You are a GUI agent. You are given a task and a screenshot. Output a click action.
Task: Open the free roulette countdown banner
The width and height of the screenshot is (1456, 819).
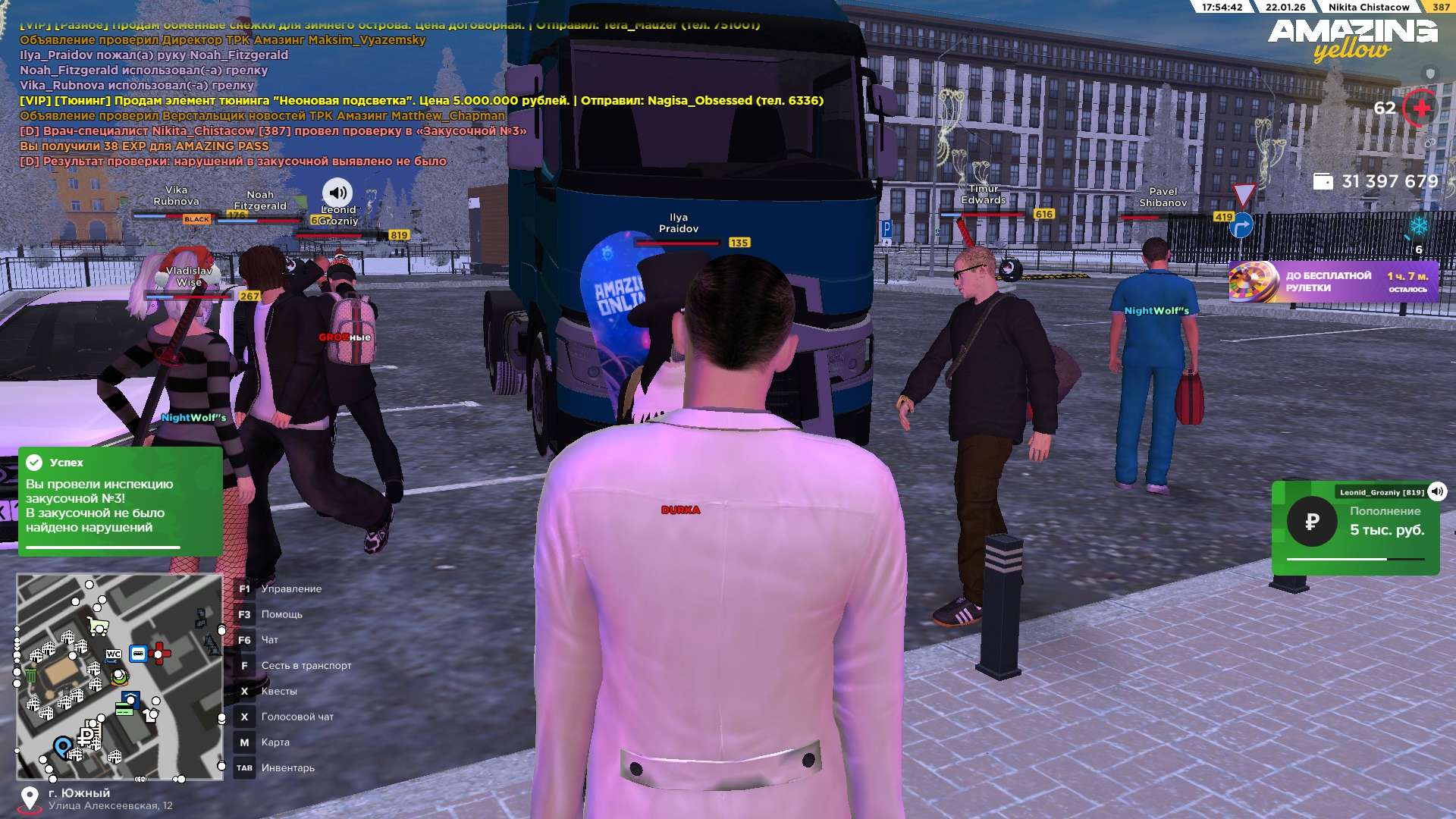(1333, 282)
